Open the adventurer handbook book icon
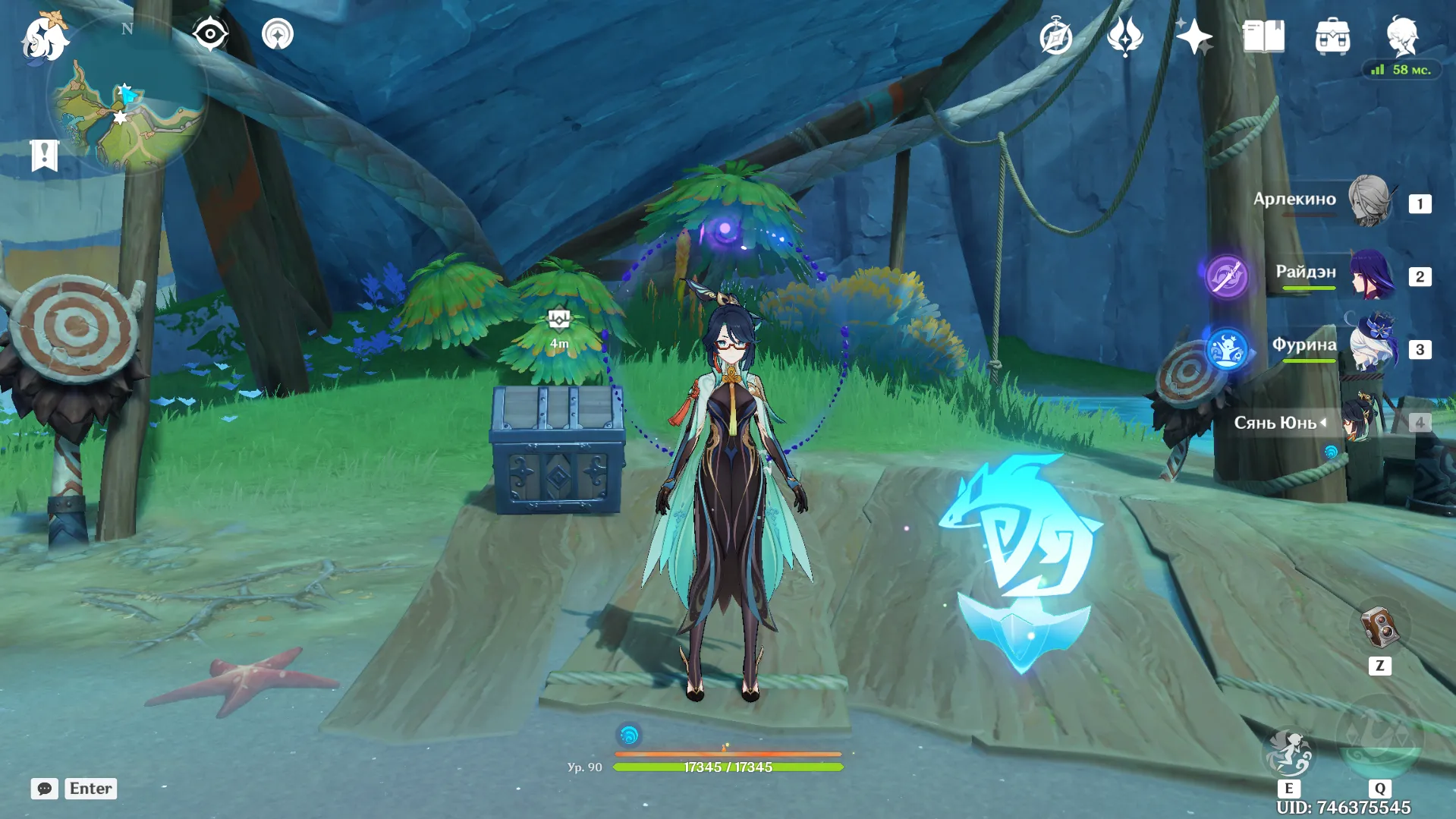 tap(1263, 36)
